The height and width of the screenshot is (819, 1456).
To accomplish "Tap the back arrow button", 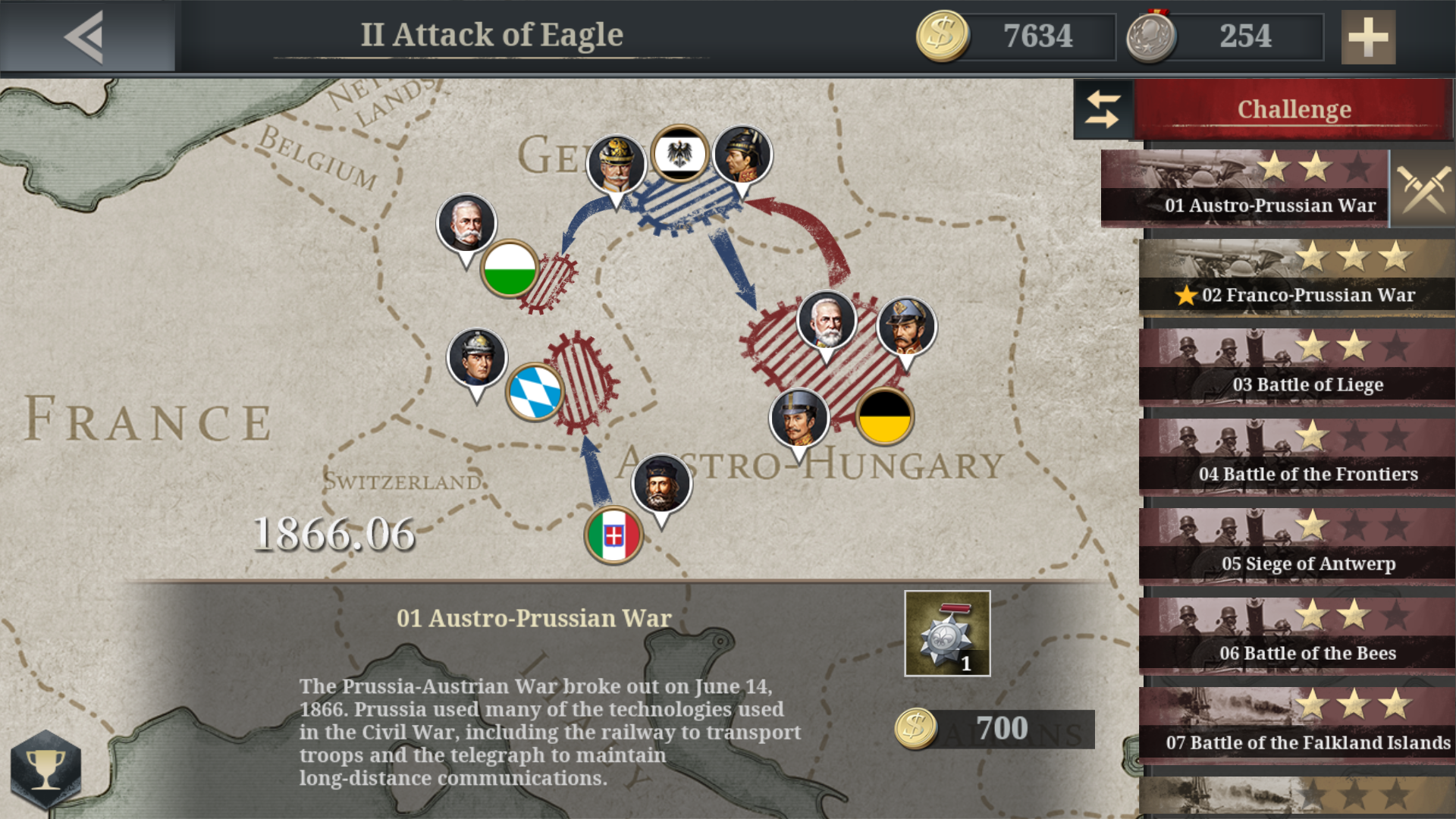I will pyautogui.click(x=83, y=35).
